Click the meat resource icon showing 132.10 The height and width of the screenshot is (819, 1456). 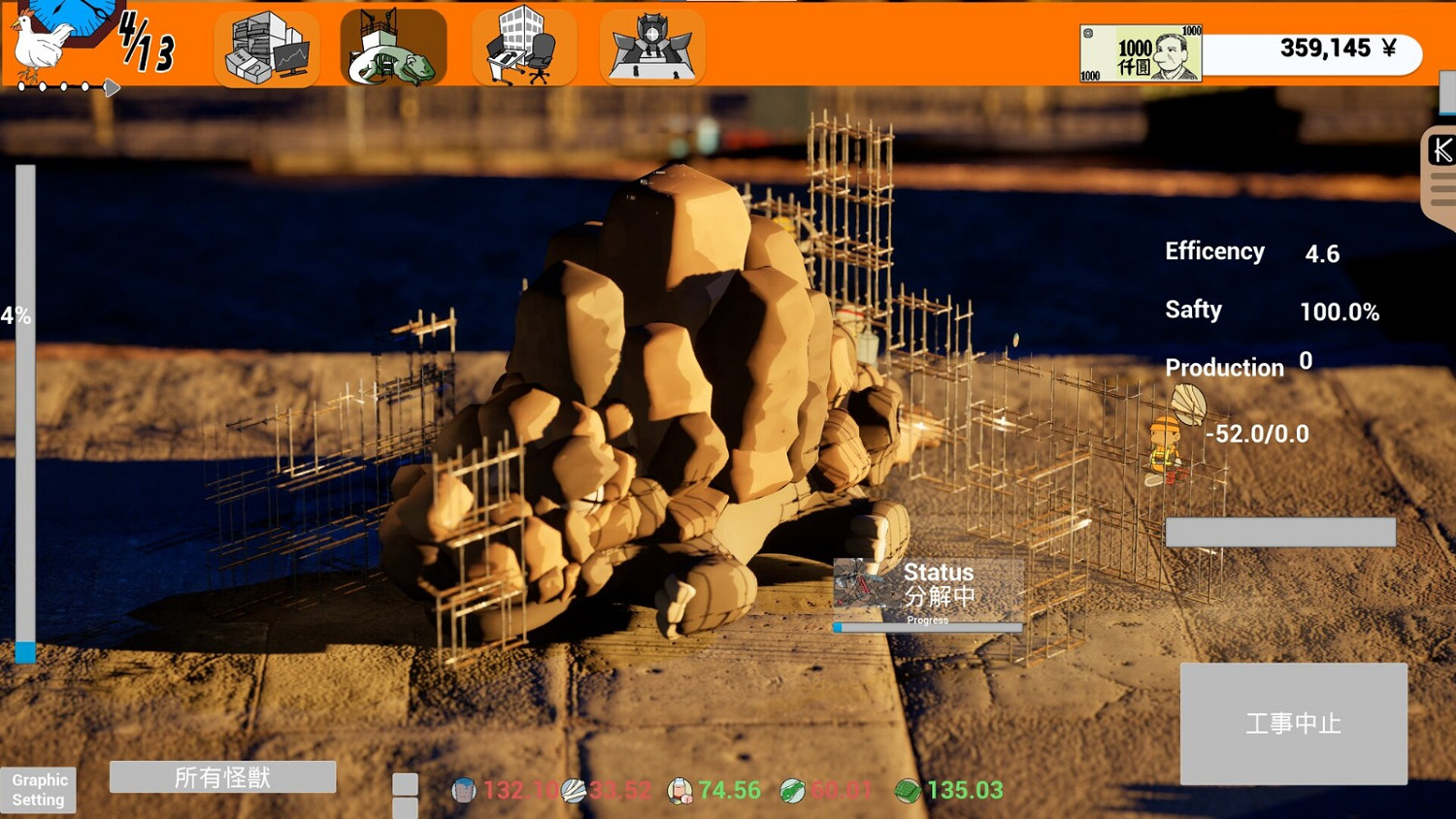(x=464, y=791)
